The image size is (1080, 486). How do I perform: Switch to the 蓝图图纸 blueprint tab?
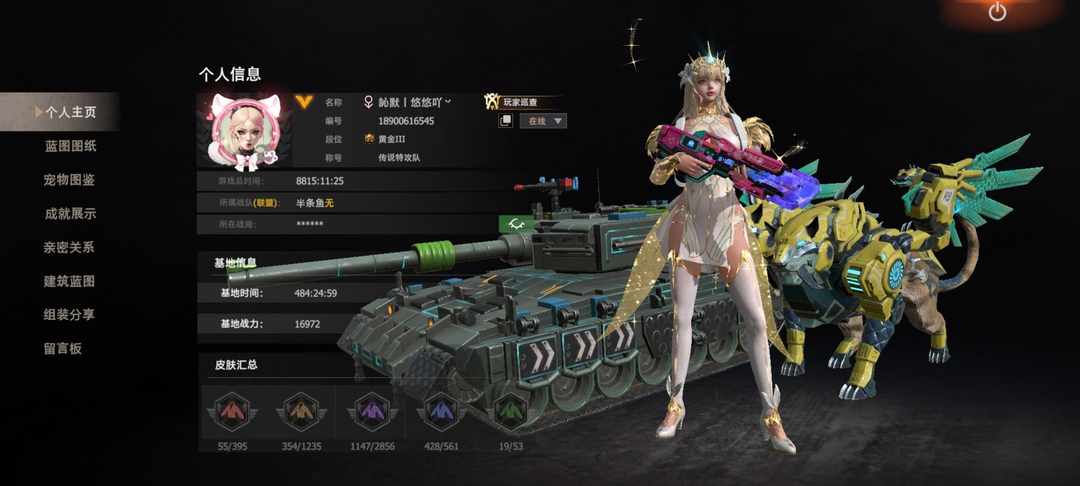[x=70, y=146]
